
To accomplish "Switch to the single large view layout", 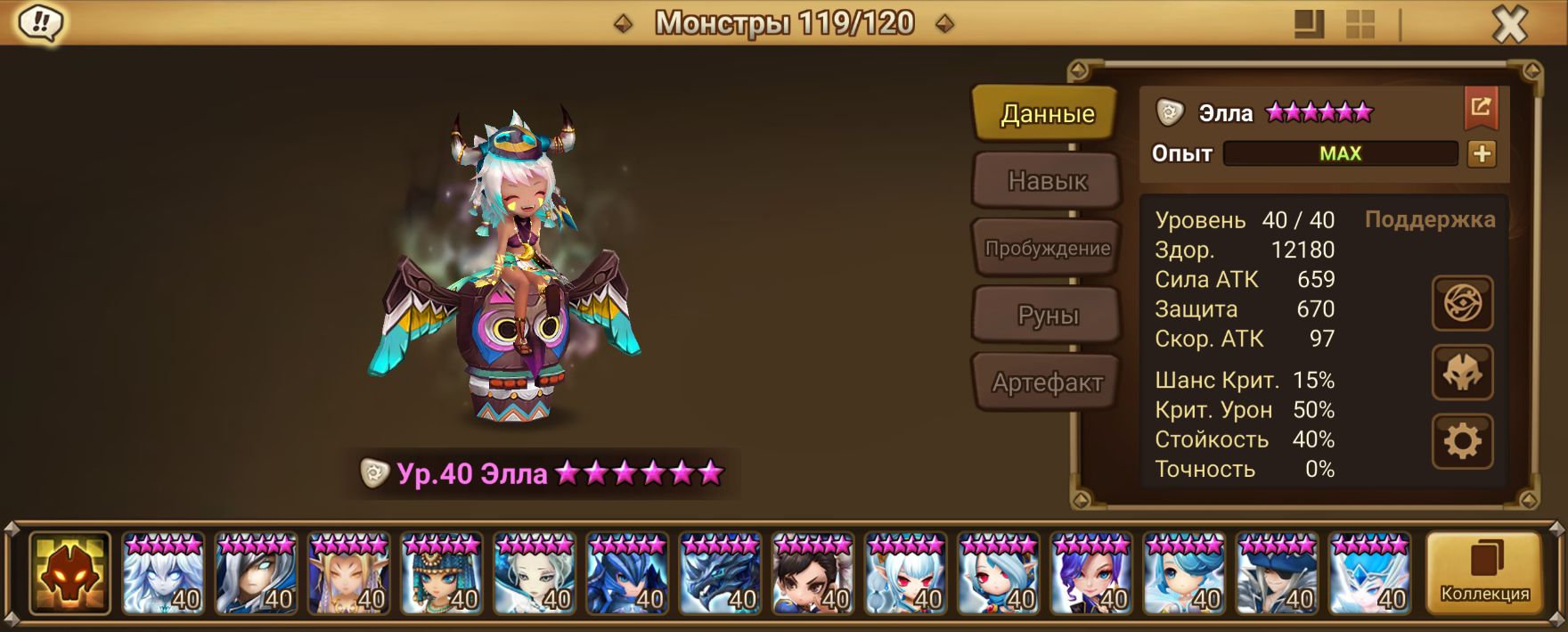I will pyautogui.click(x=1309, y=24).
